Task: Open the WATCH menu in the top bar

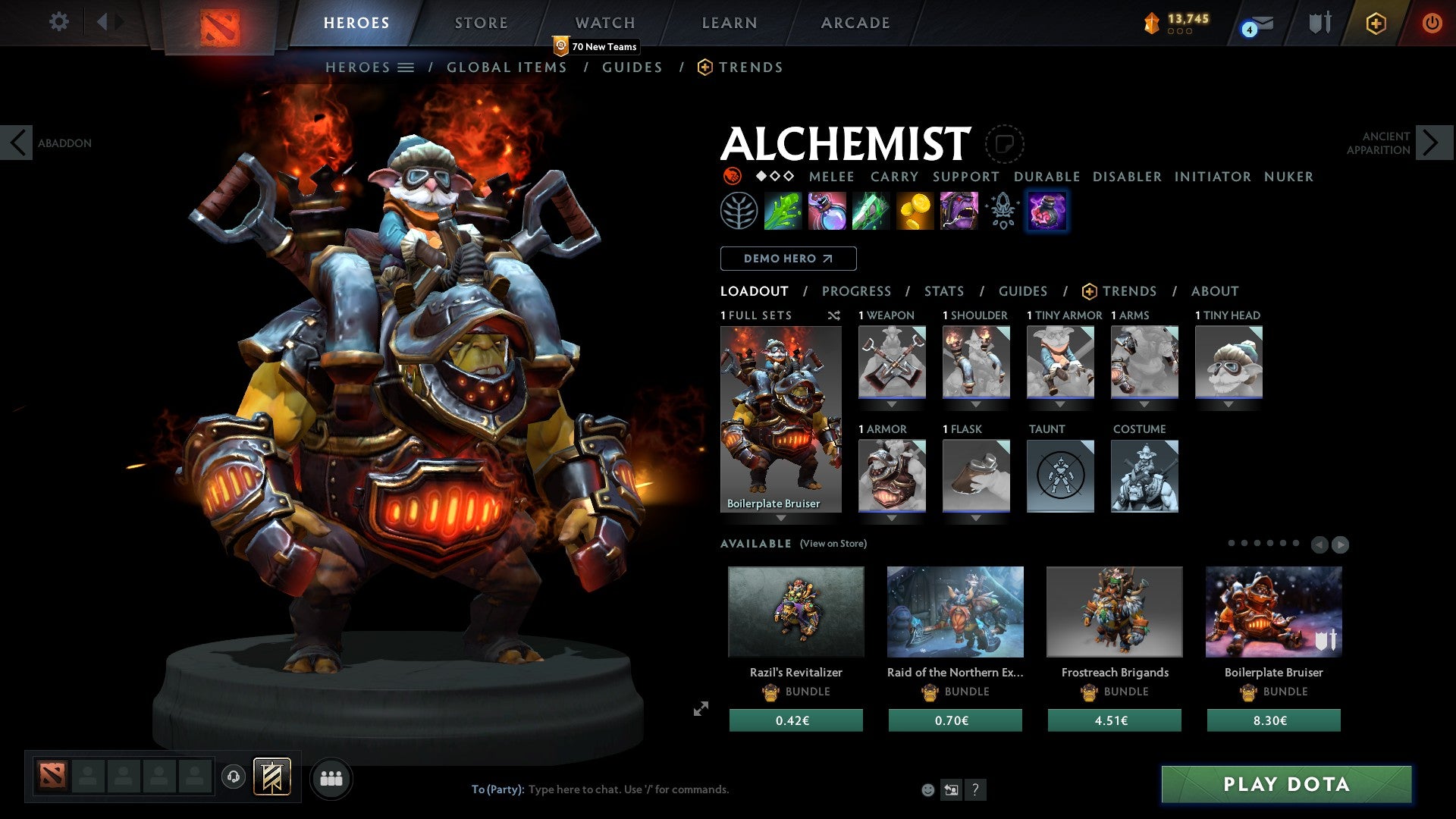Action: point(604,23)
